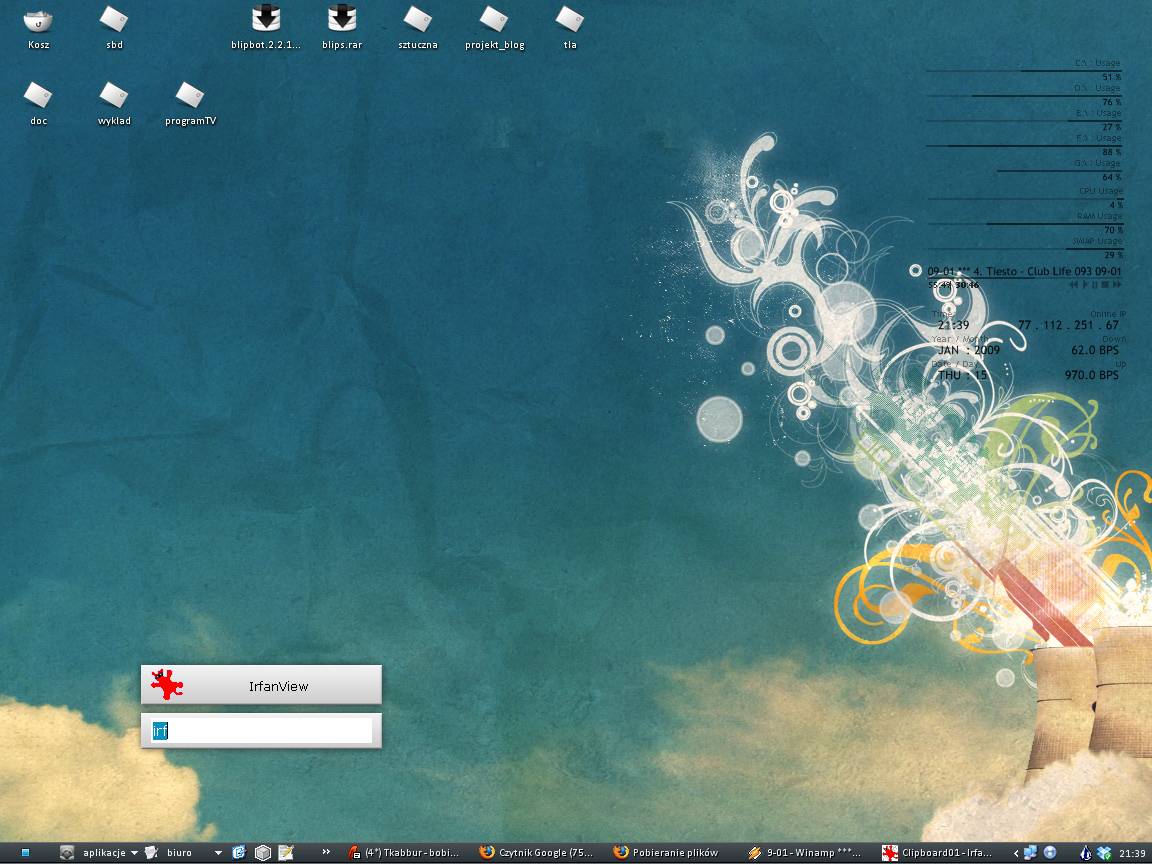Open the doc folder

click(x=38, y=96)
